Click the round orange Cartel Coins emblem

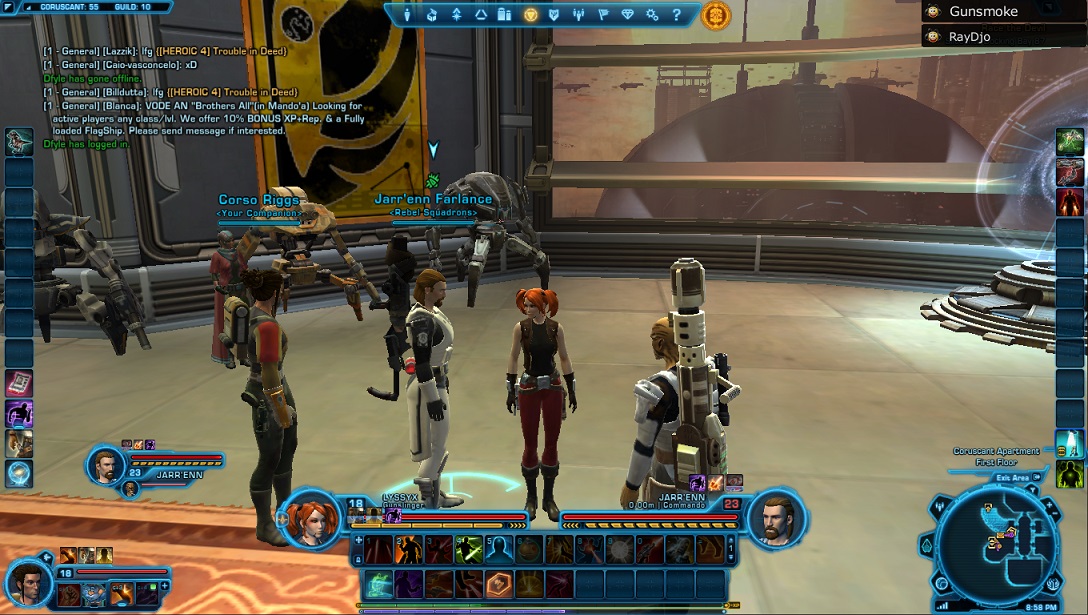tap(715, 15)
